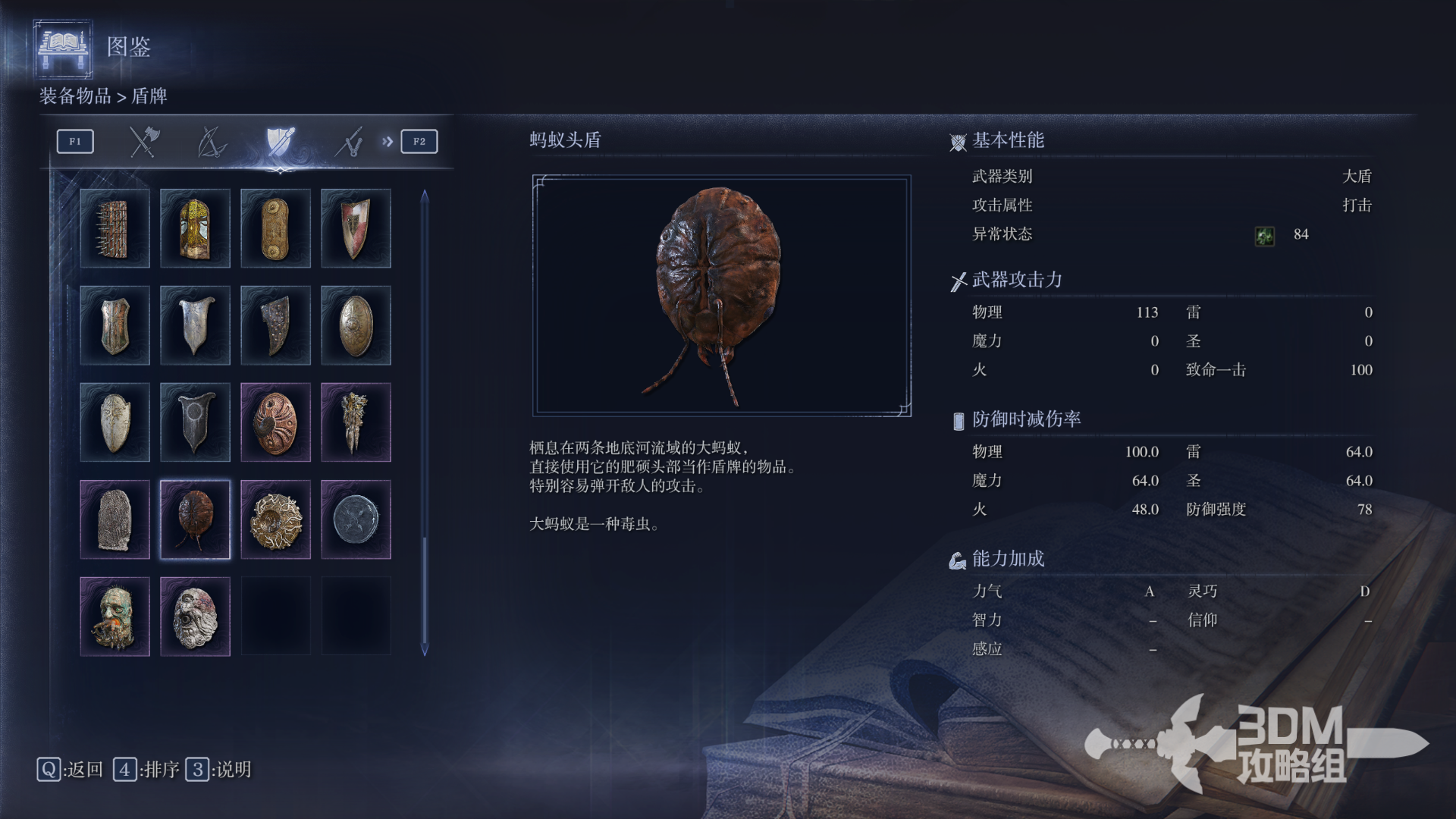The height and width of the screenshot is (819, 1456).
Task: Select the white kite shield with gold trim
Action: (x=115, y=422)
